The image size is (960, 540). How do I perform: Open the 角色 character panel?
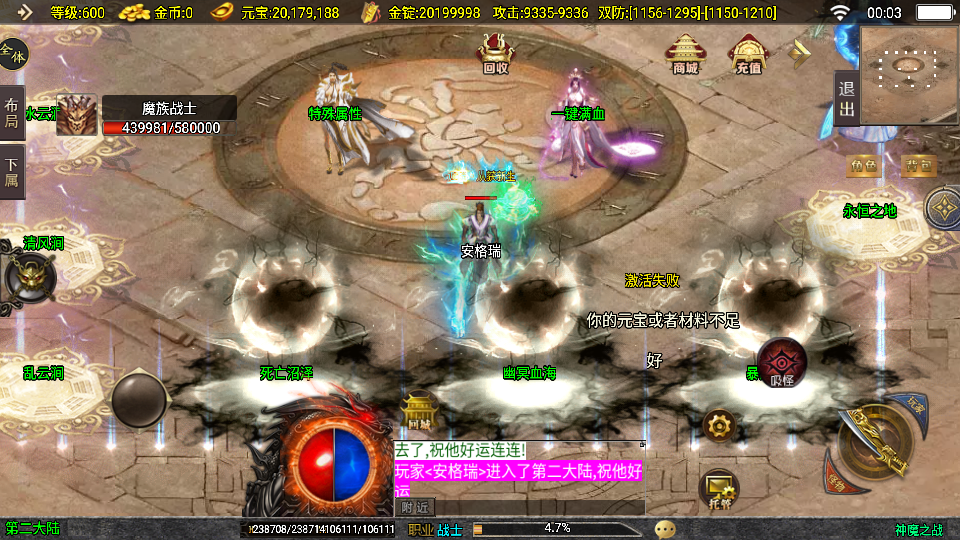tap(862, 164)
